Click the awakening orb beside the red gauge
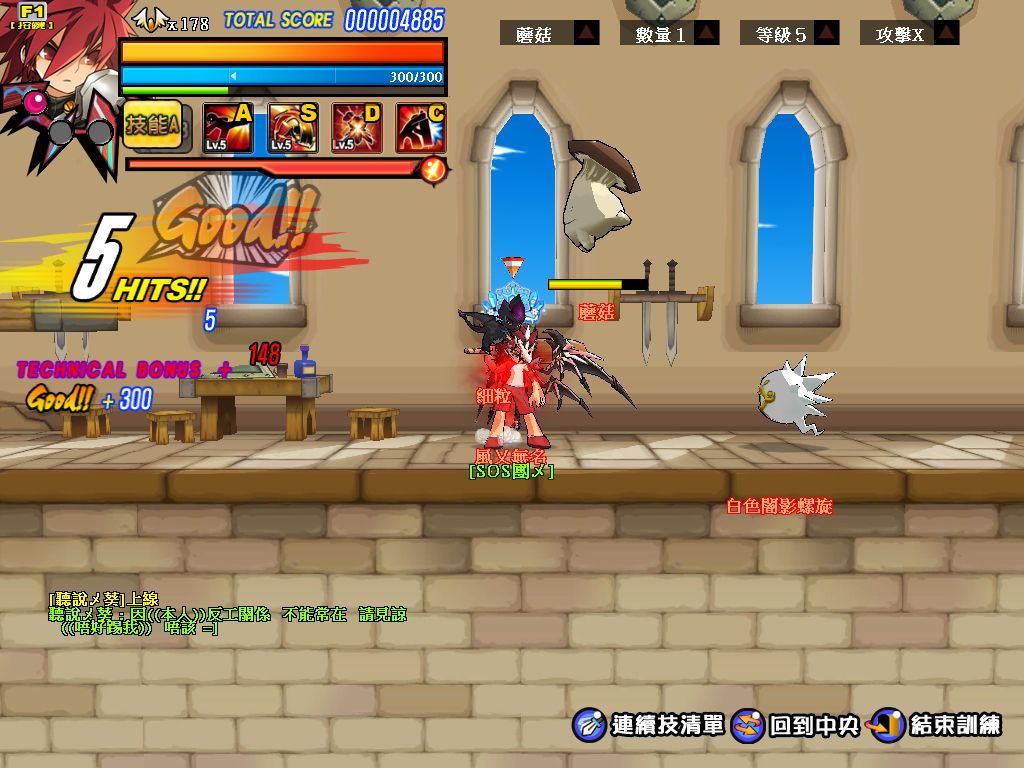The width and height of the screenshot is (1024, 768). tap(433, 169)
